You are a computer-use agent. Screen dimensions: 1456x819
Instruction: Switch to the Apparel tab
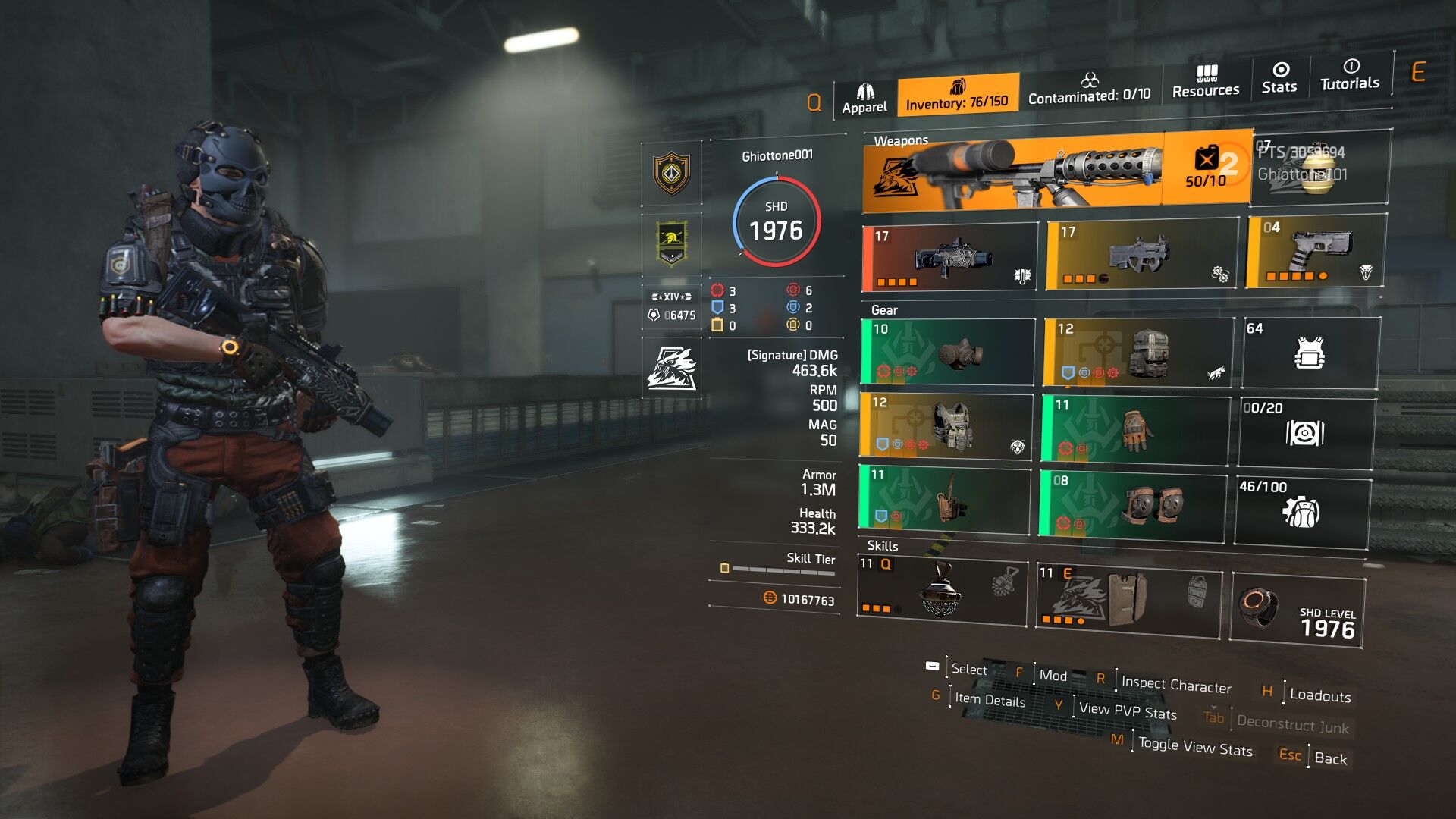point(864,99)
